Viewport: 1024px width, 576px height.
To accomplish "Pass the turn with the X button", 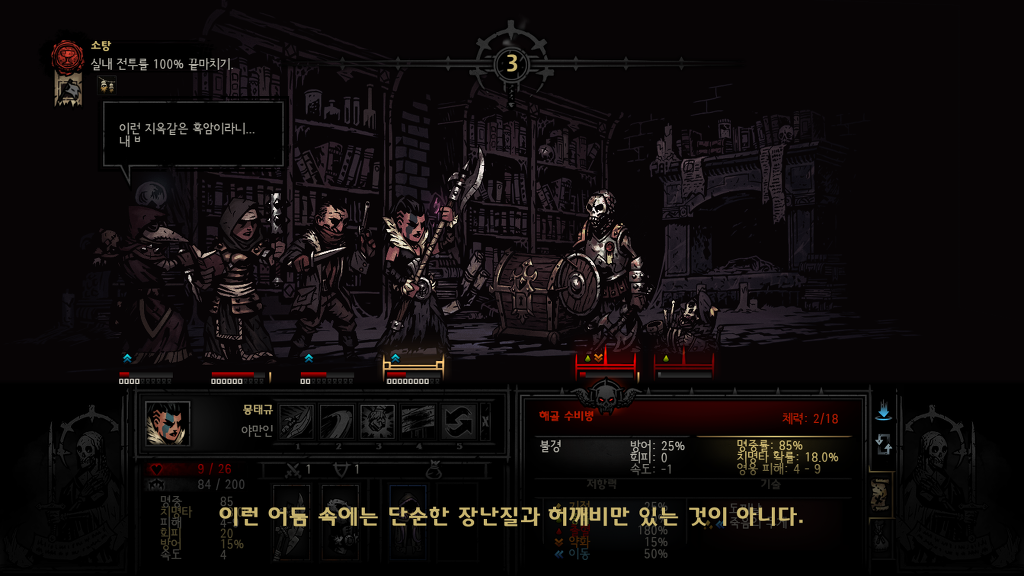I will point(486,422).
